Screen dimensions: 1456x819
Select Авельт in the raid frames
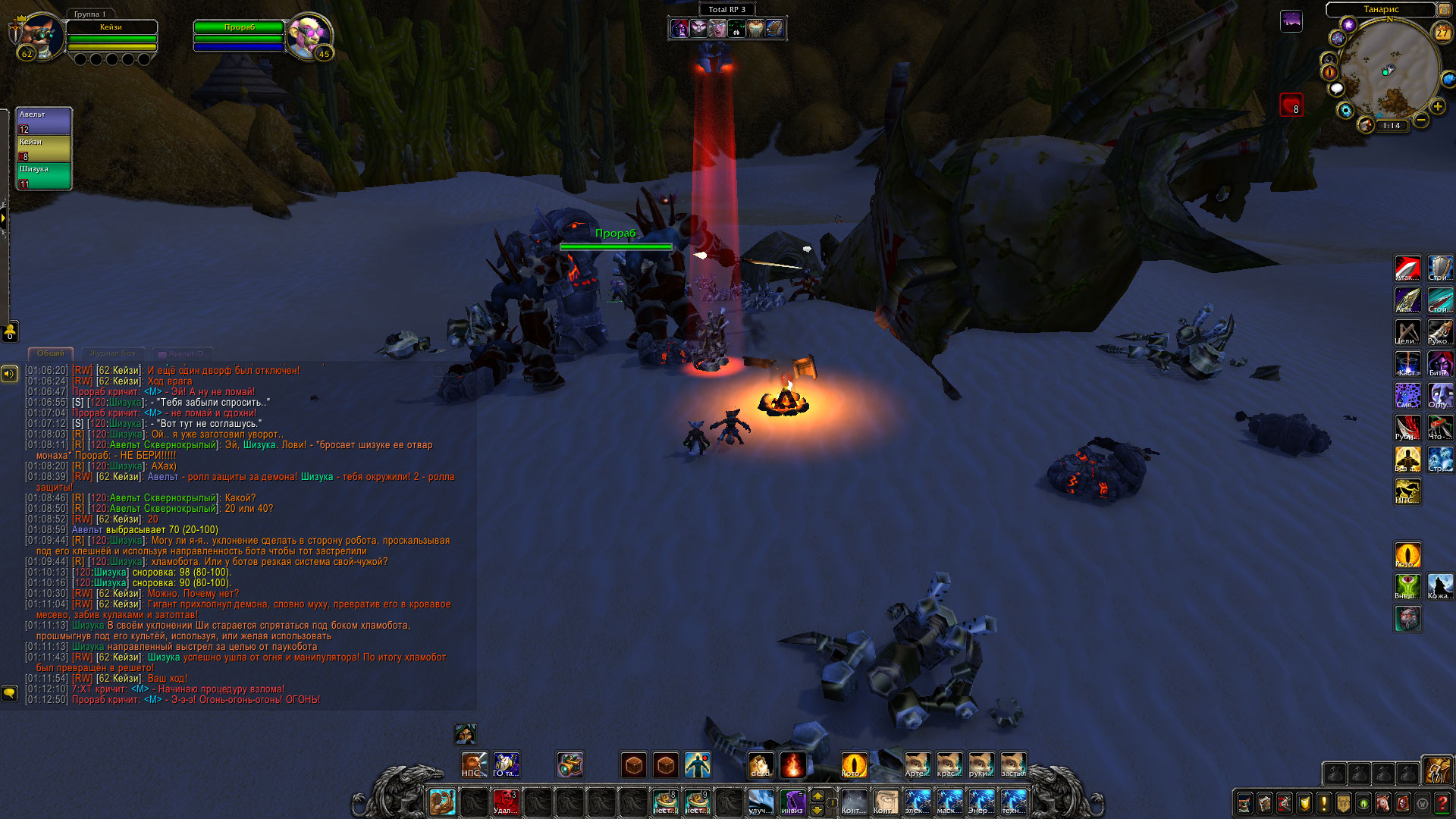pos(44,121)
